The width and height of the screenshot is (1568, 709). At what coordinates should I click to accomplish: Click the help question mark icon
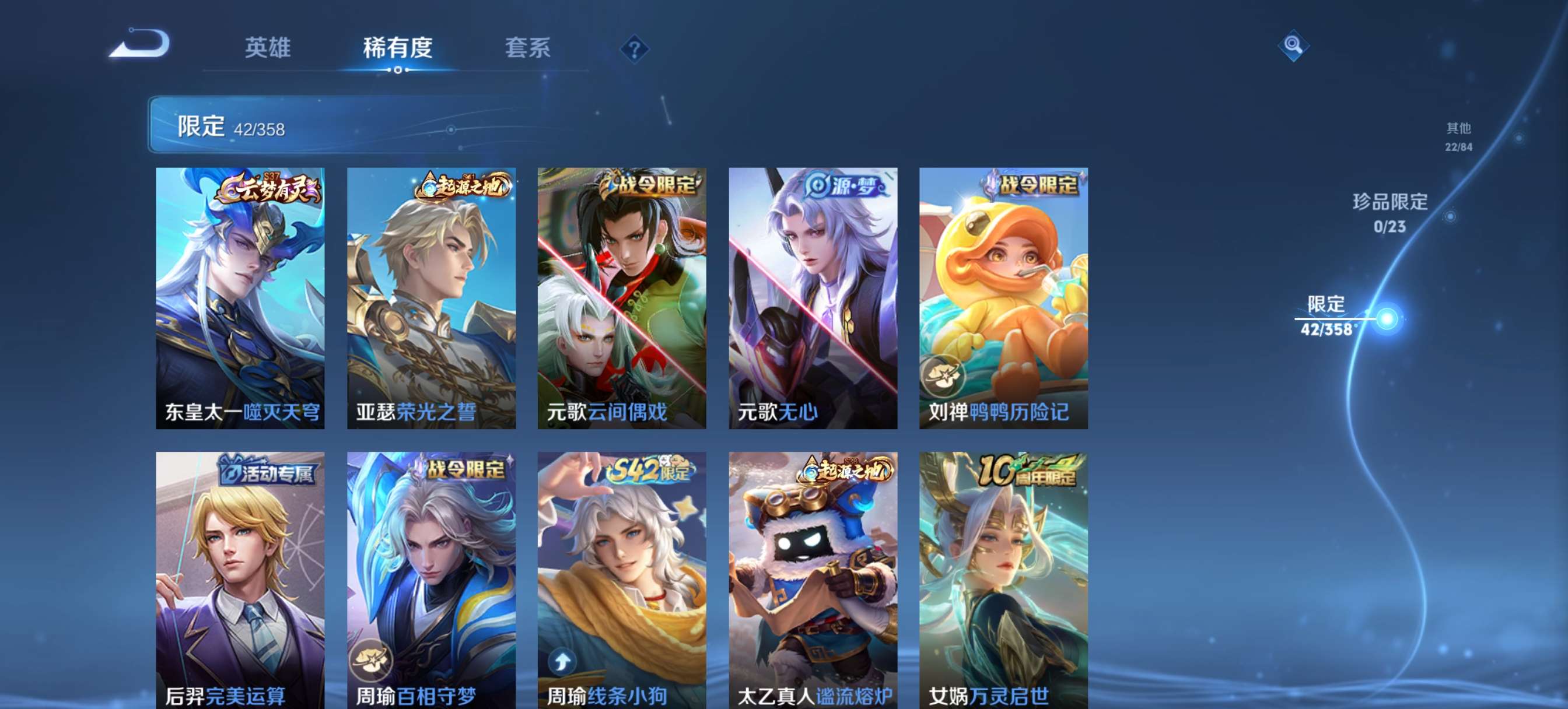[633, 49]
